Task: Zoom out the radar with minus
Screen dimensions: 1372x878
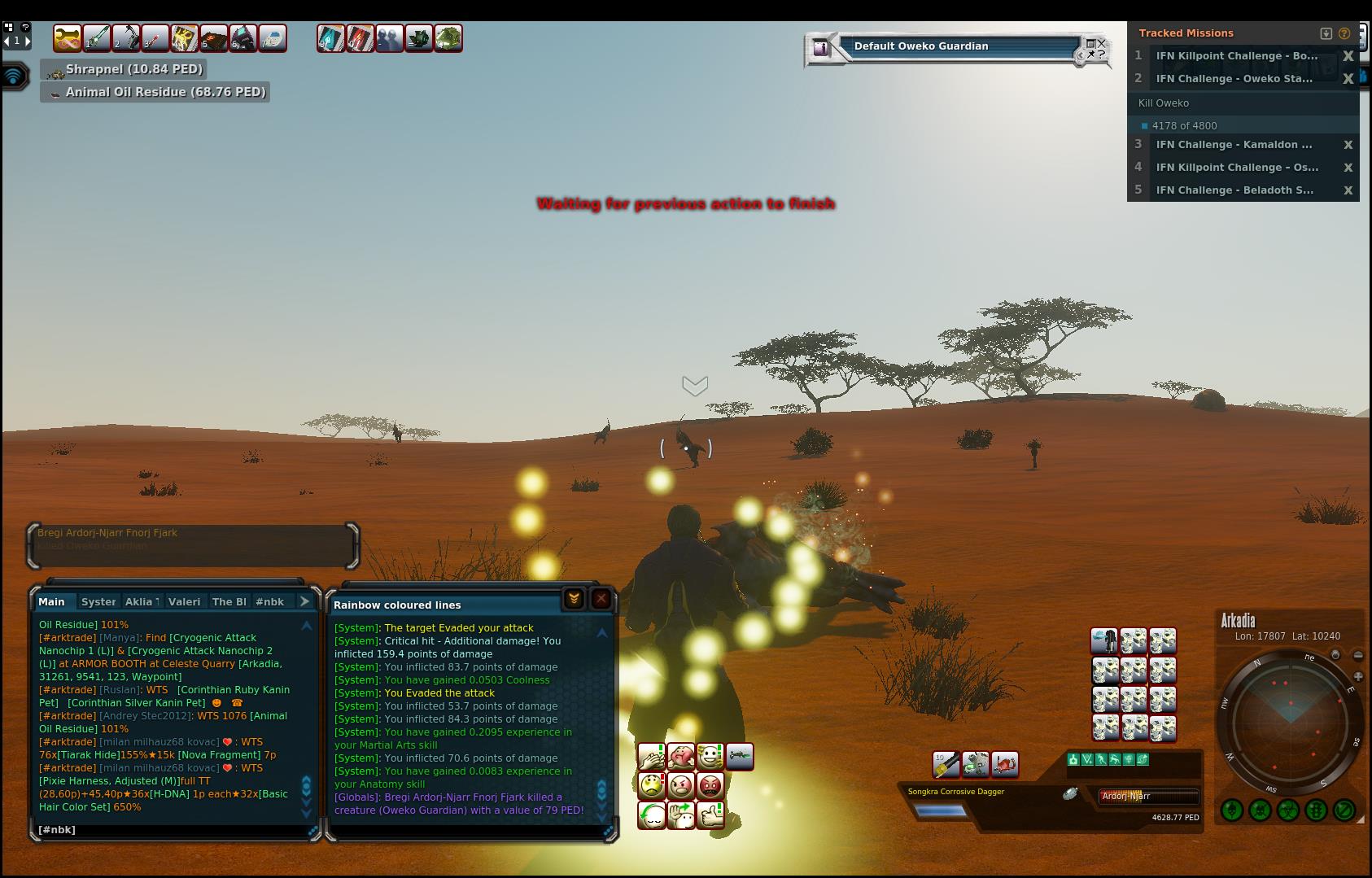Action: (1358, 655)
